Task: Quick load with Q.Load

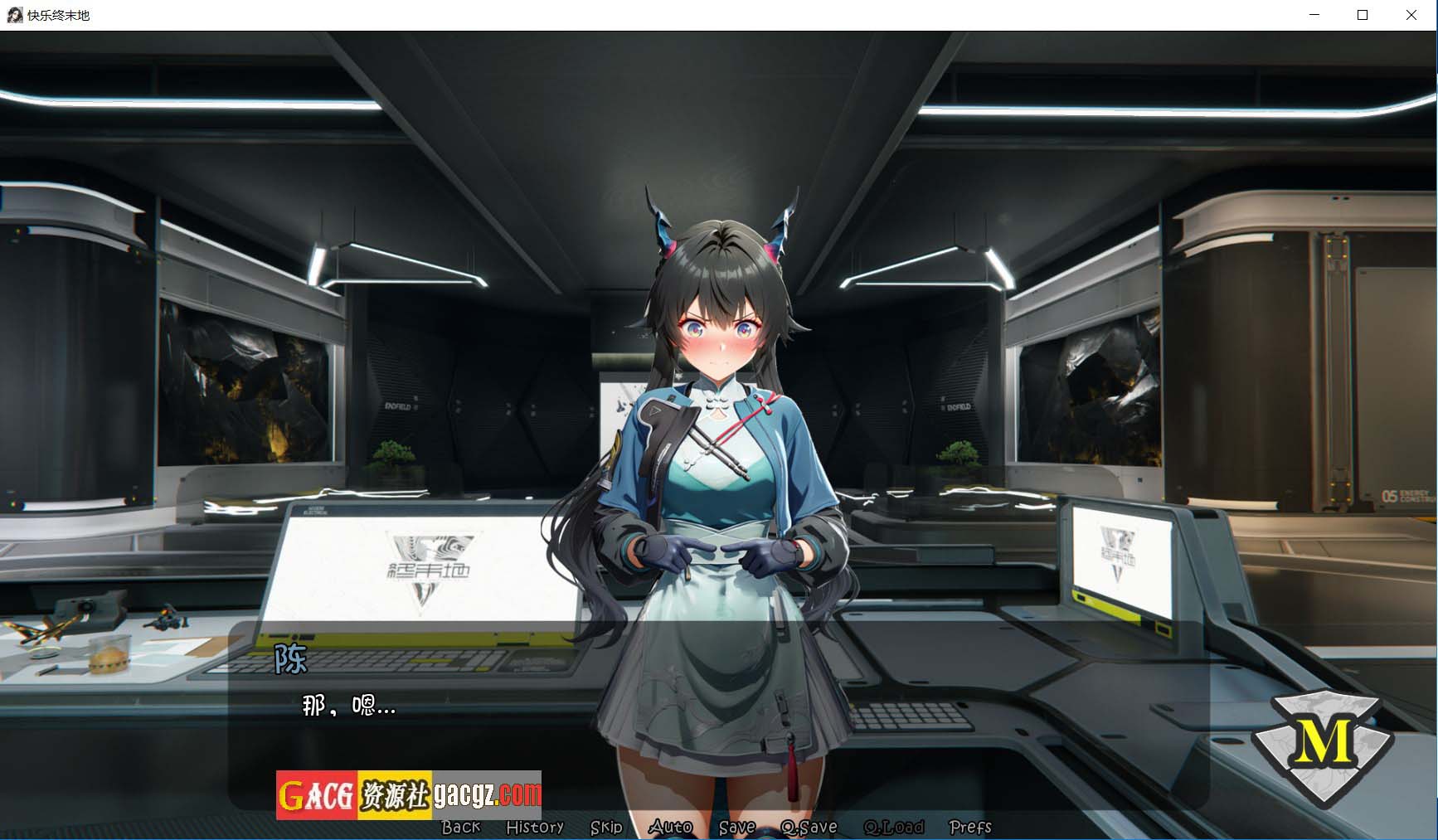Action: coord(893,827)
